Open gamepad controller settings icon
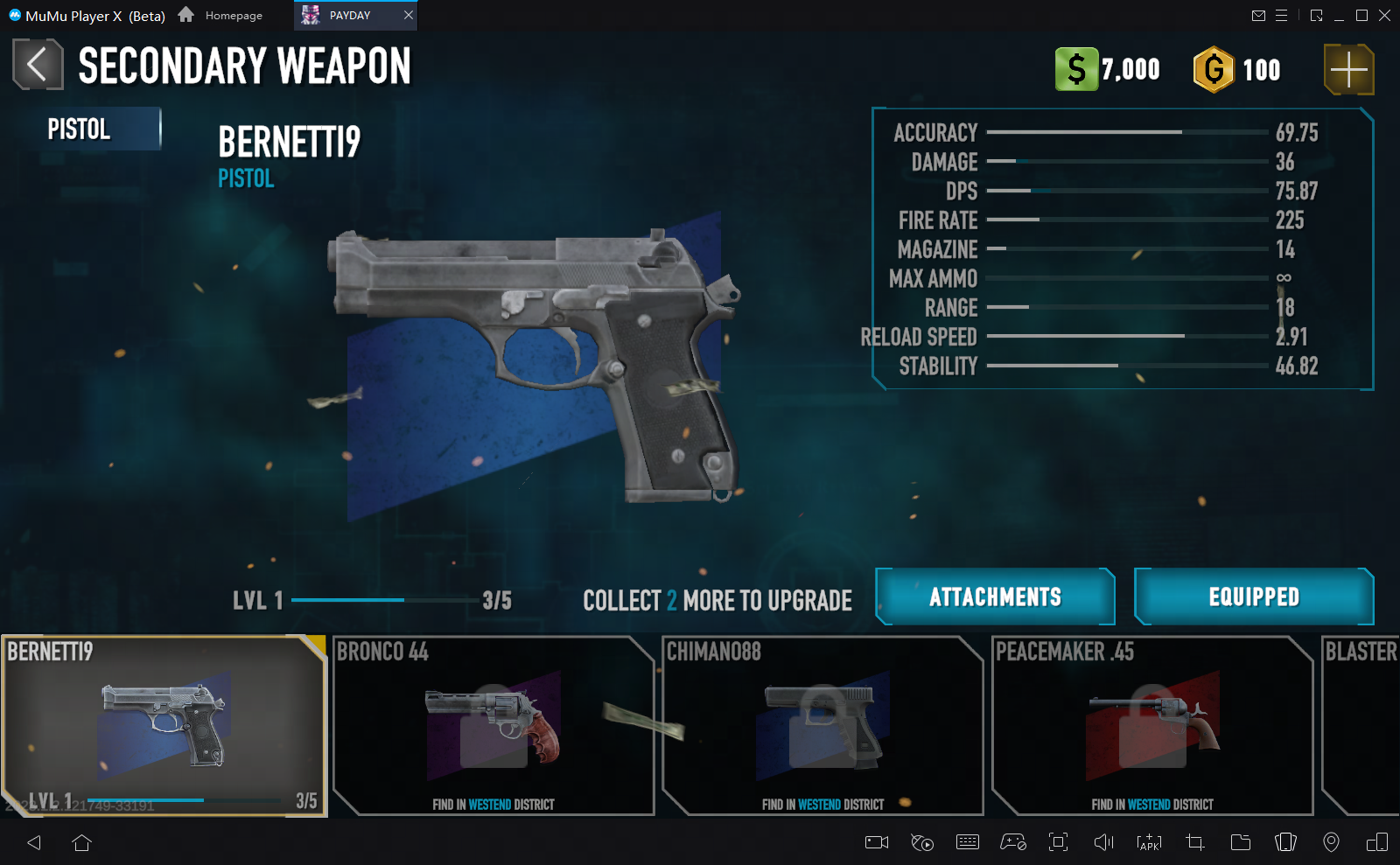 point(1014,842)
